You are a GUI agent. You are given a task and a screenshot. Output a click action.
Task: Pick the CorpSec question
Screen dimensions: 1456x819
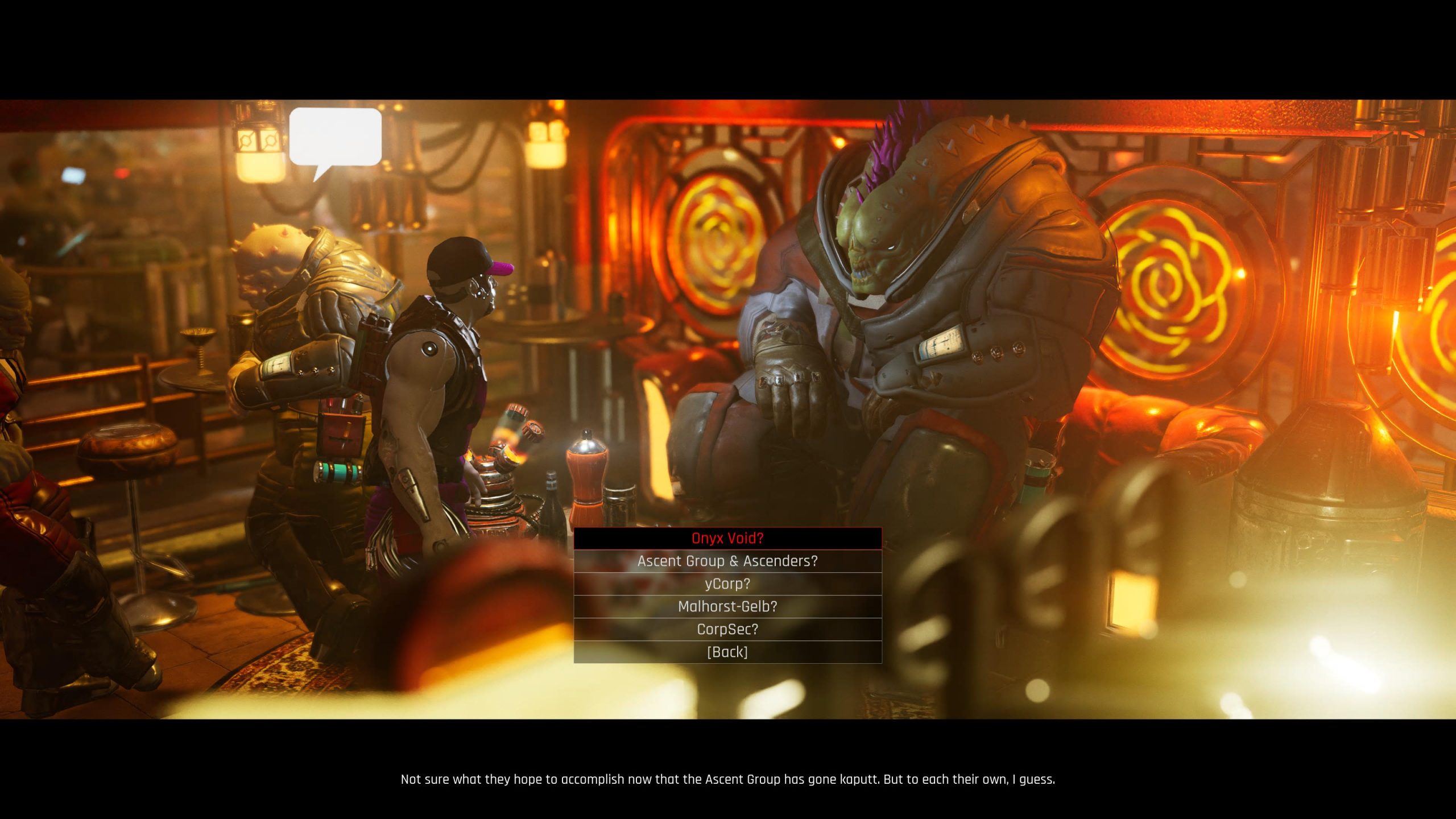[x=727, y=629]
